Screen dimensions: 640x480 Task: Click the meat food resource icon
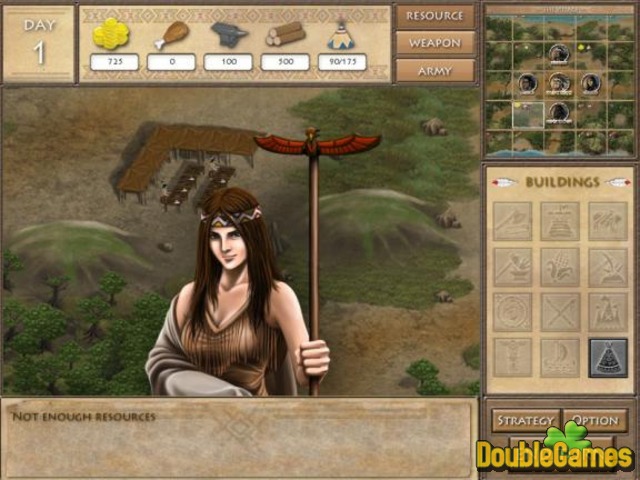(172, 33)
